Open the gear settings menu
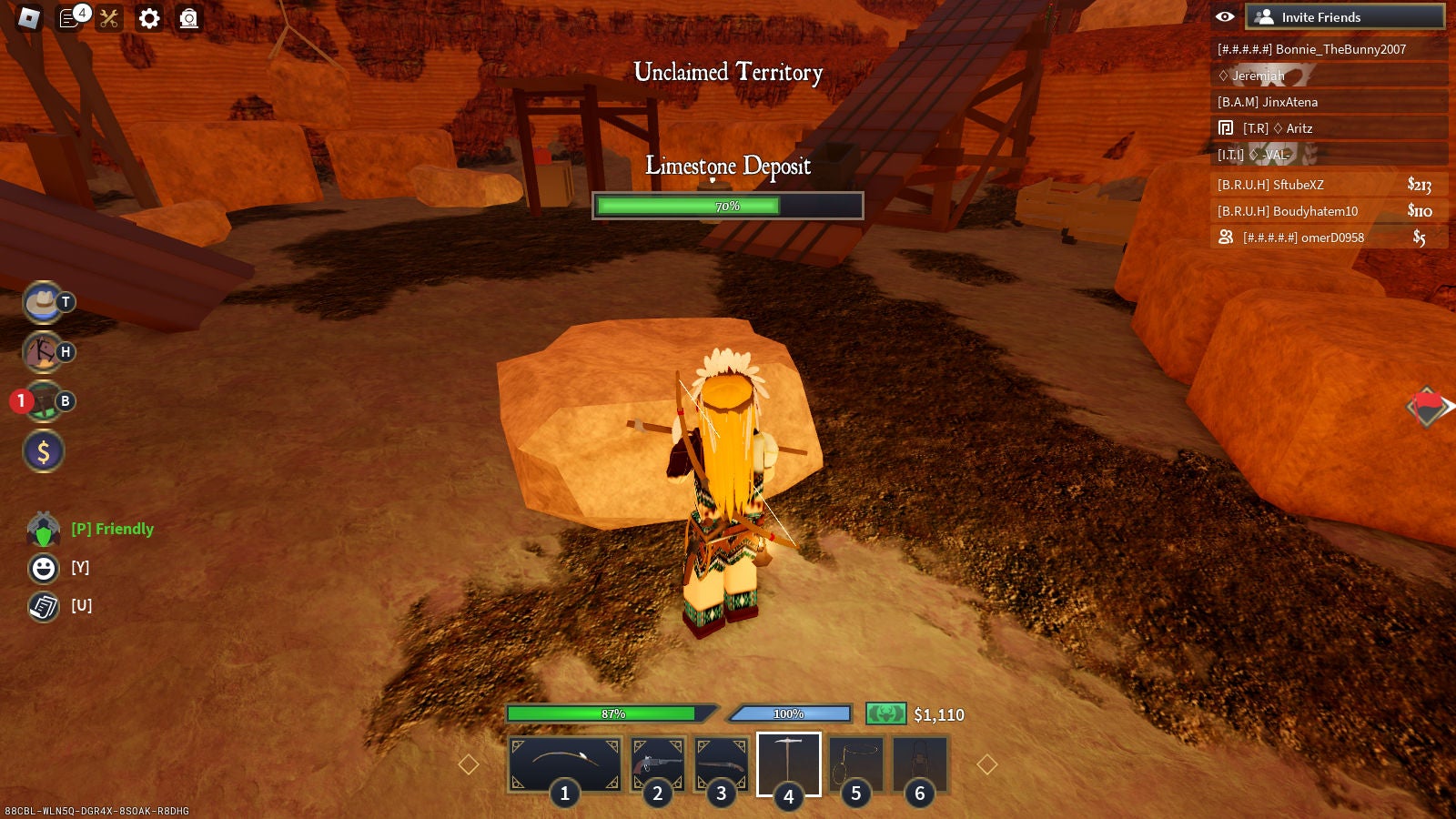1456x819 pixels. click(149, 18)
